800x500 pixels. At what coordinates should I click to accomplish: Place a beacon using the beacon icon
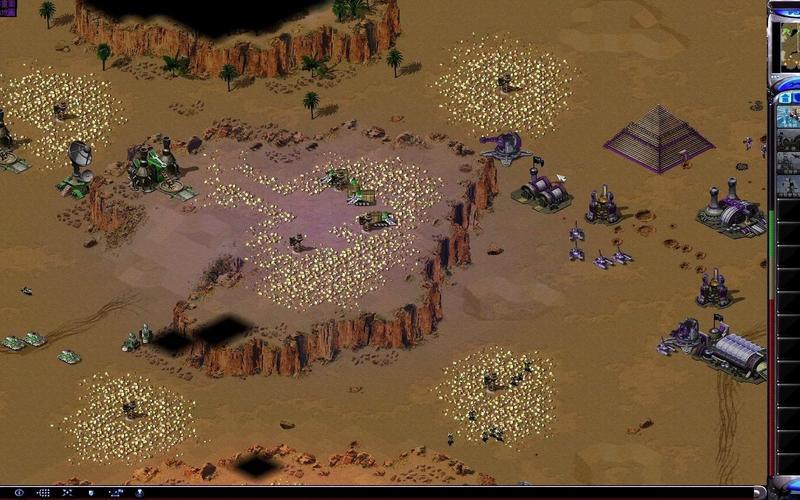139,492
